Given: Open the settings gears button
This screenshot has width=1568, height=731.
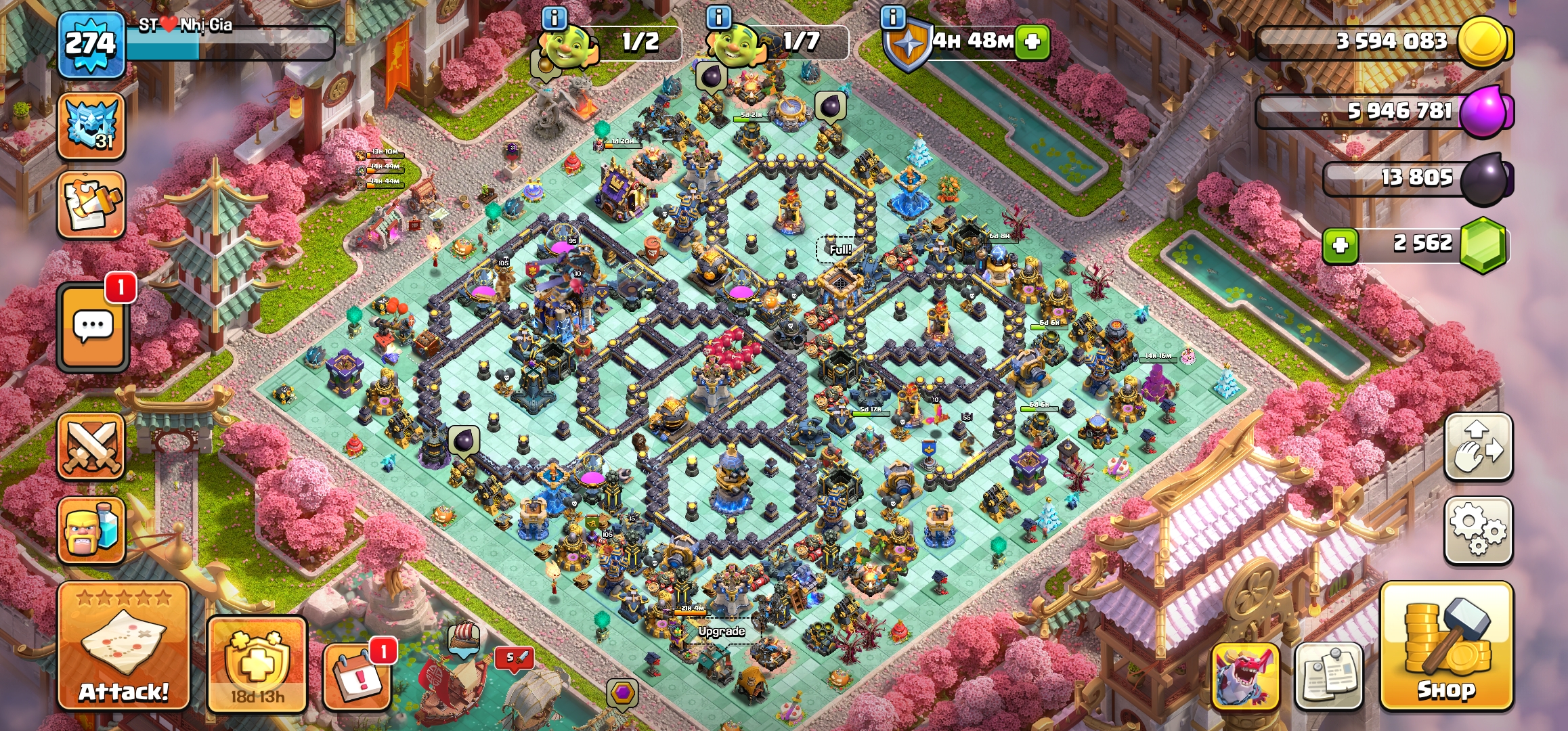Looking at the screenshot, I should 1478,531.
